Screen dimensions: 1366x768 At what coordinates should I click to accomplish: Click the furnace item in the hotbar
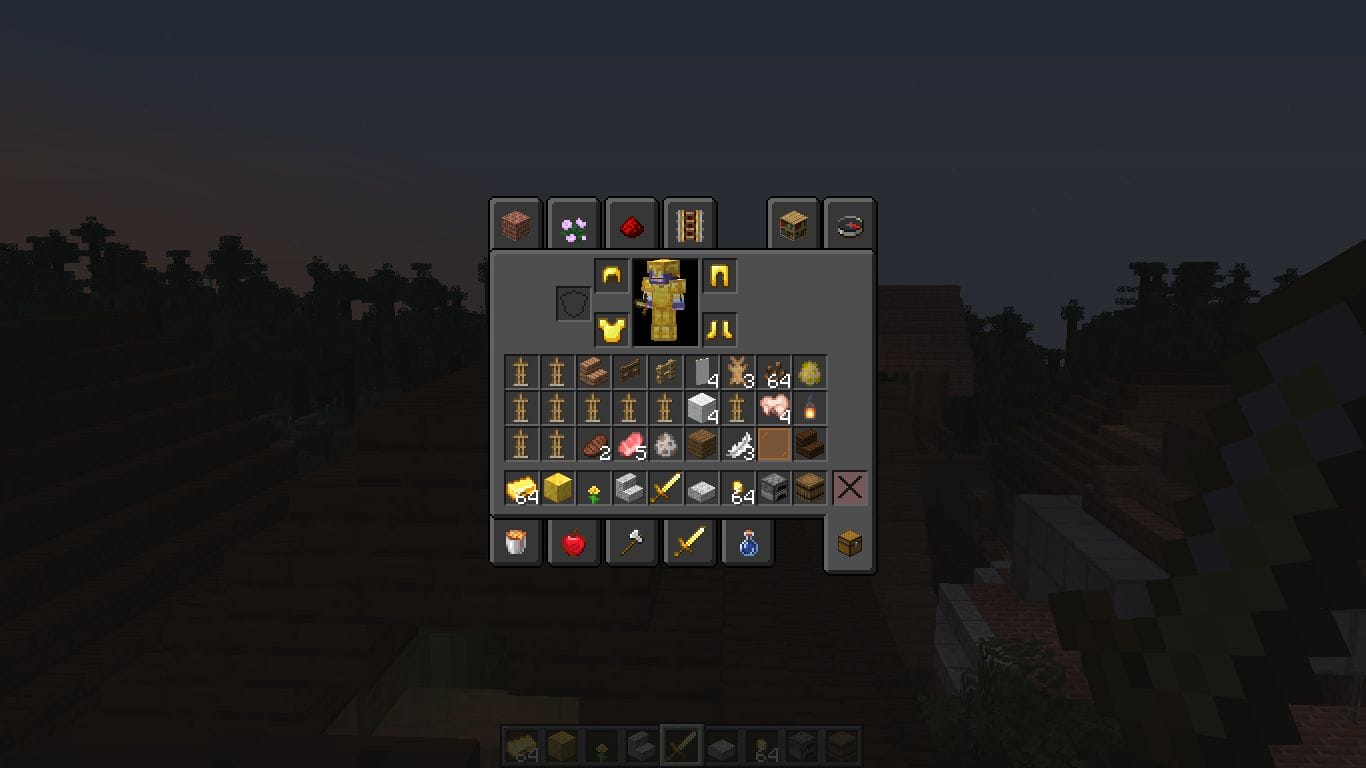click(775, 488)
